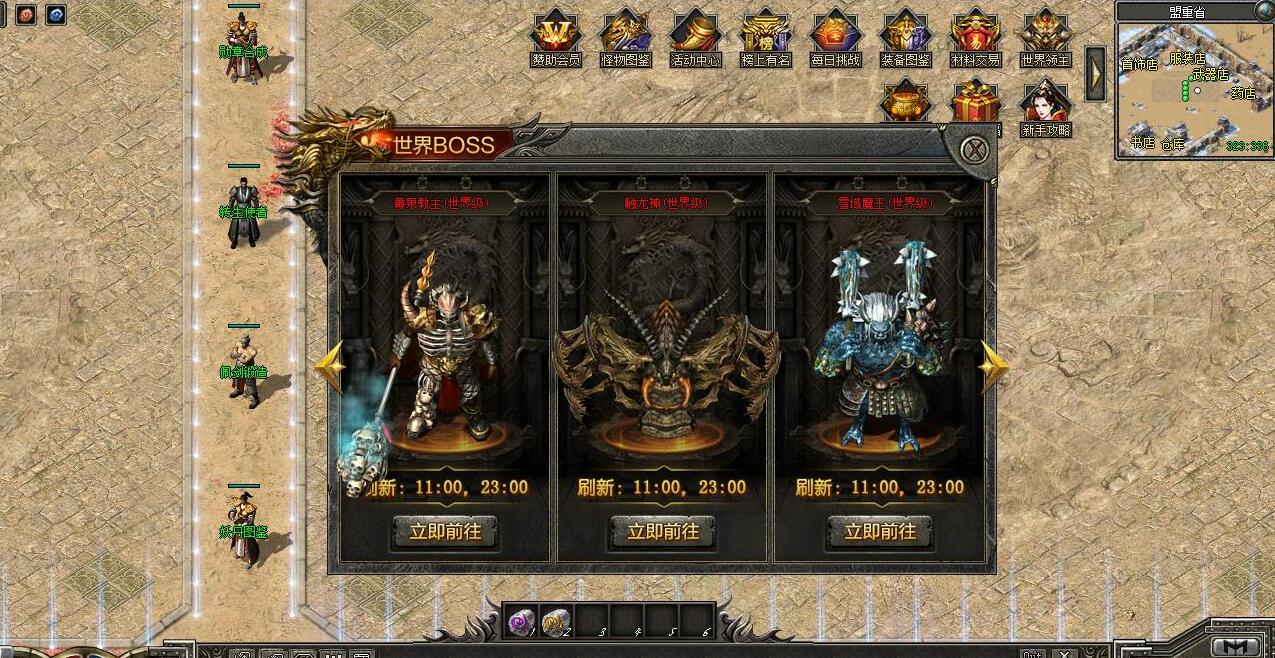Open the 世界领主 world lord menu

[x=1045, y=36]
